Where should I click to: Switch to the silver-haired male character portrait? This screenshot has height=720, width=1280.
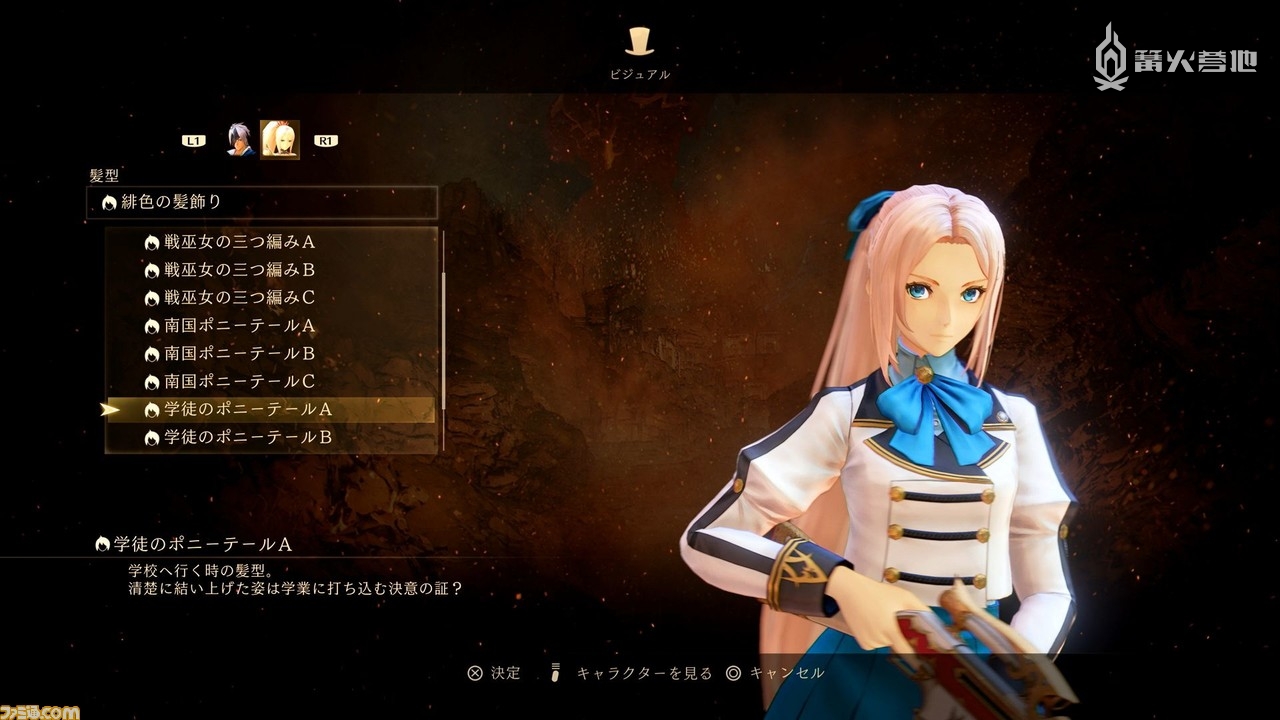(239, 140)
